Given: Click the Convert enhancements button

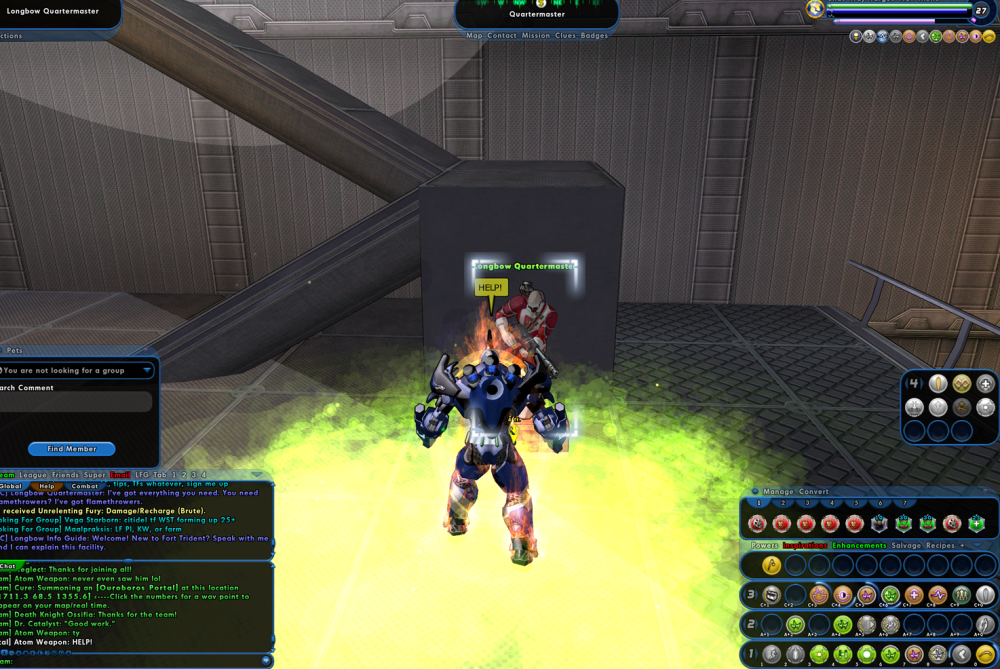Looking at the screenshot, I should click(813, 492).
